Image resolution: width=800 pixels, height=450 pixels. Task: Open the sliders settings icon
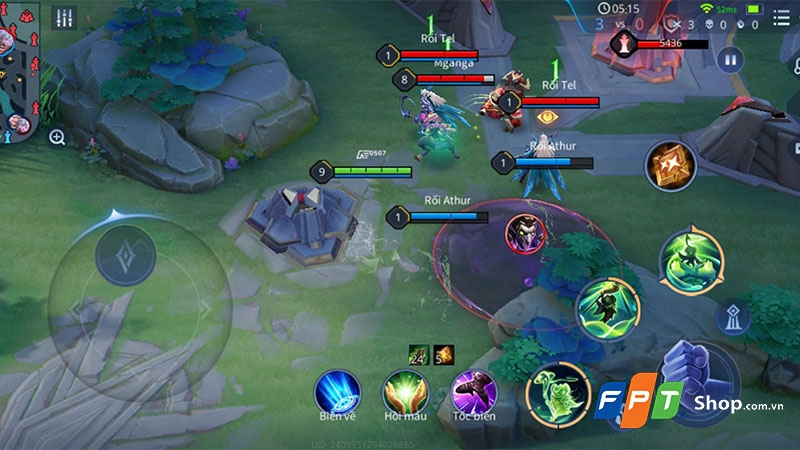(x=64, y=18)
